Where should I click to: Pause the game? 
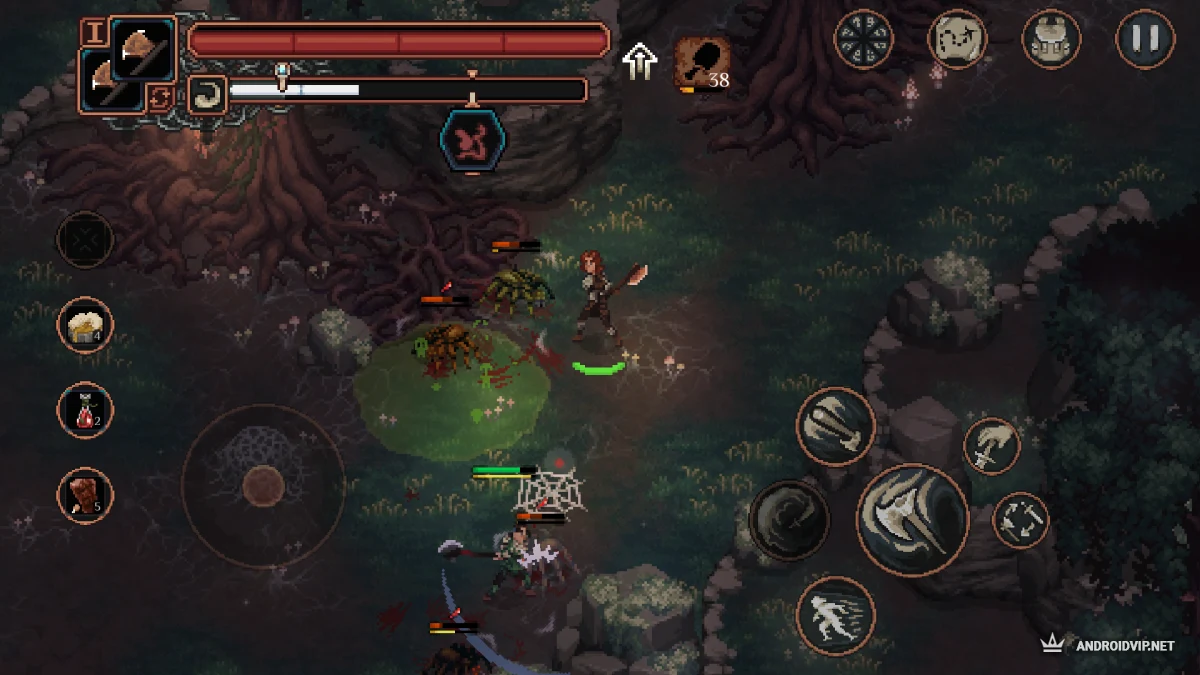tap(1145, 39)
